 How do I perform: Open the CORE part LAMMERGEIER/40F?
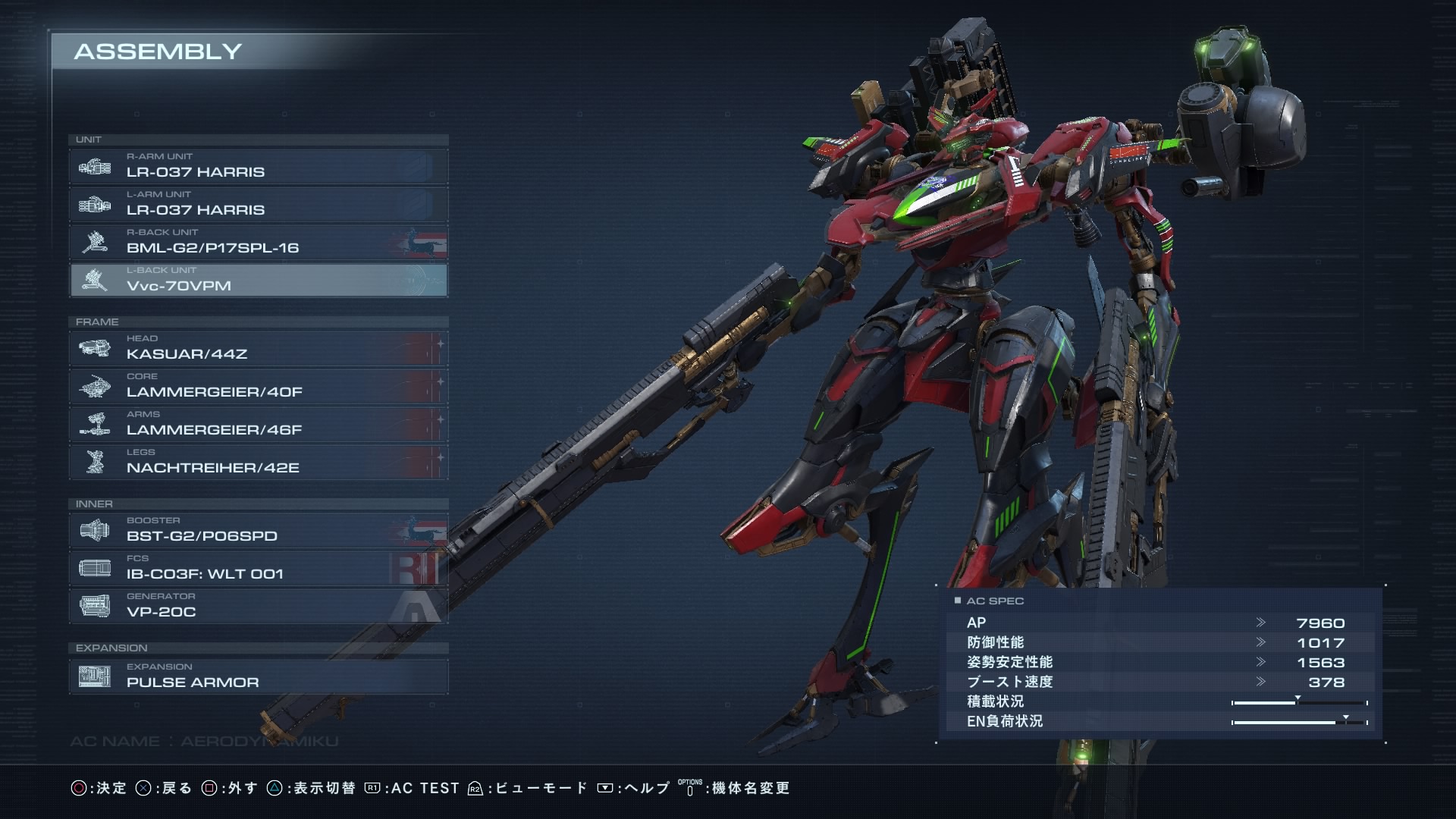tap(258, 386)
